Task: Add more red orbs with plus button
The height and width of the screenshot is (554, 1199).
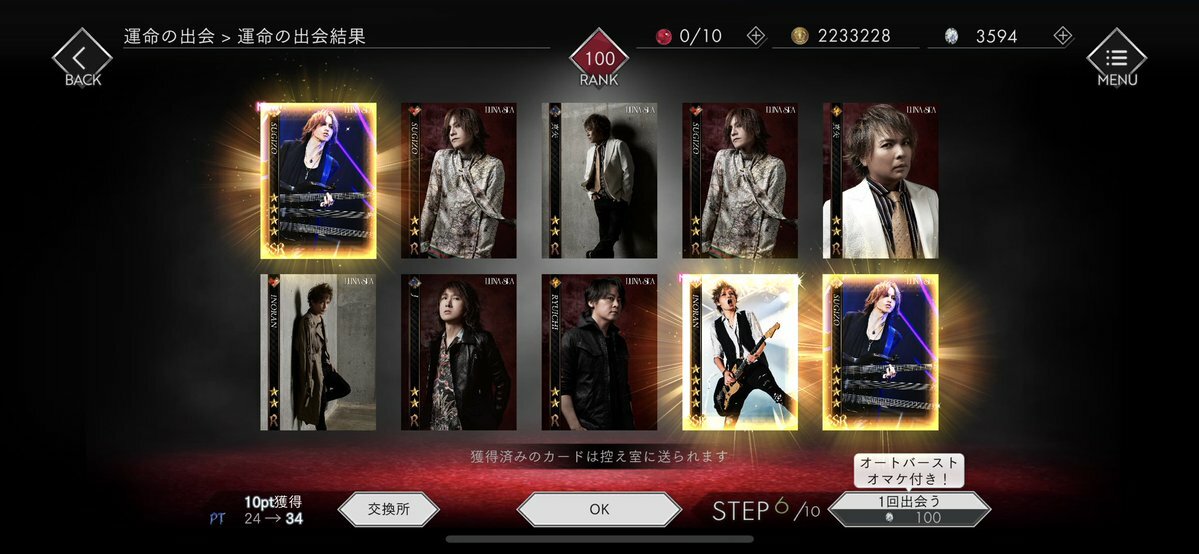Action: click(x=755, y=36)
